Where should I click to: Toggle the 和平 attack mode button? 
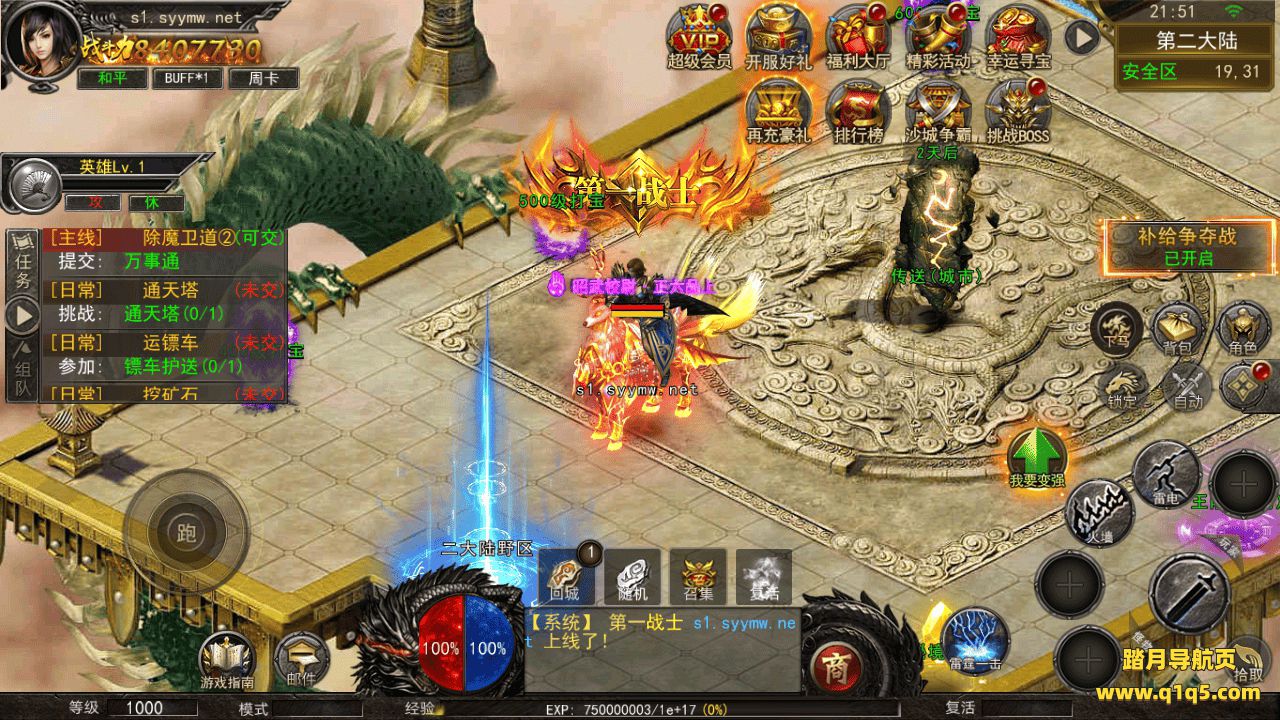(x=112, y=78)
